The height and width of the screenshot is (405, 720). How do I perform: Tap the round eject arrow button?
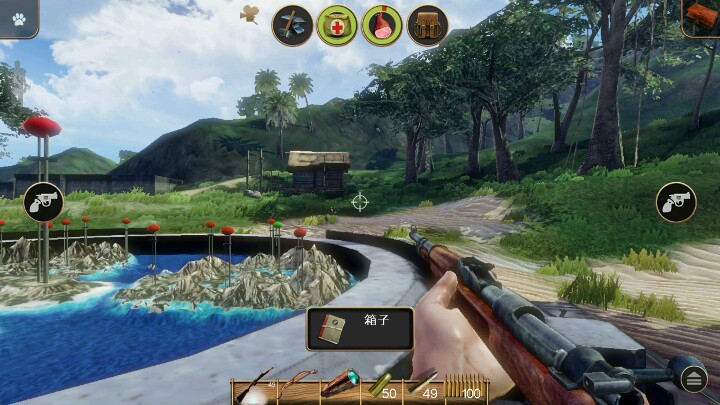pos(694,378)
